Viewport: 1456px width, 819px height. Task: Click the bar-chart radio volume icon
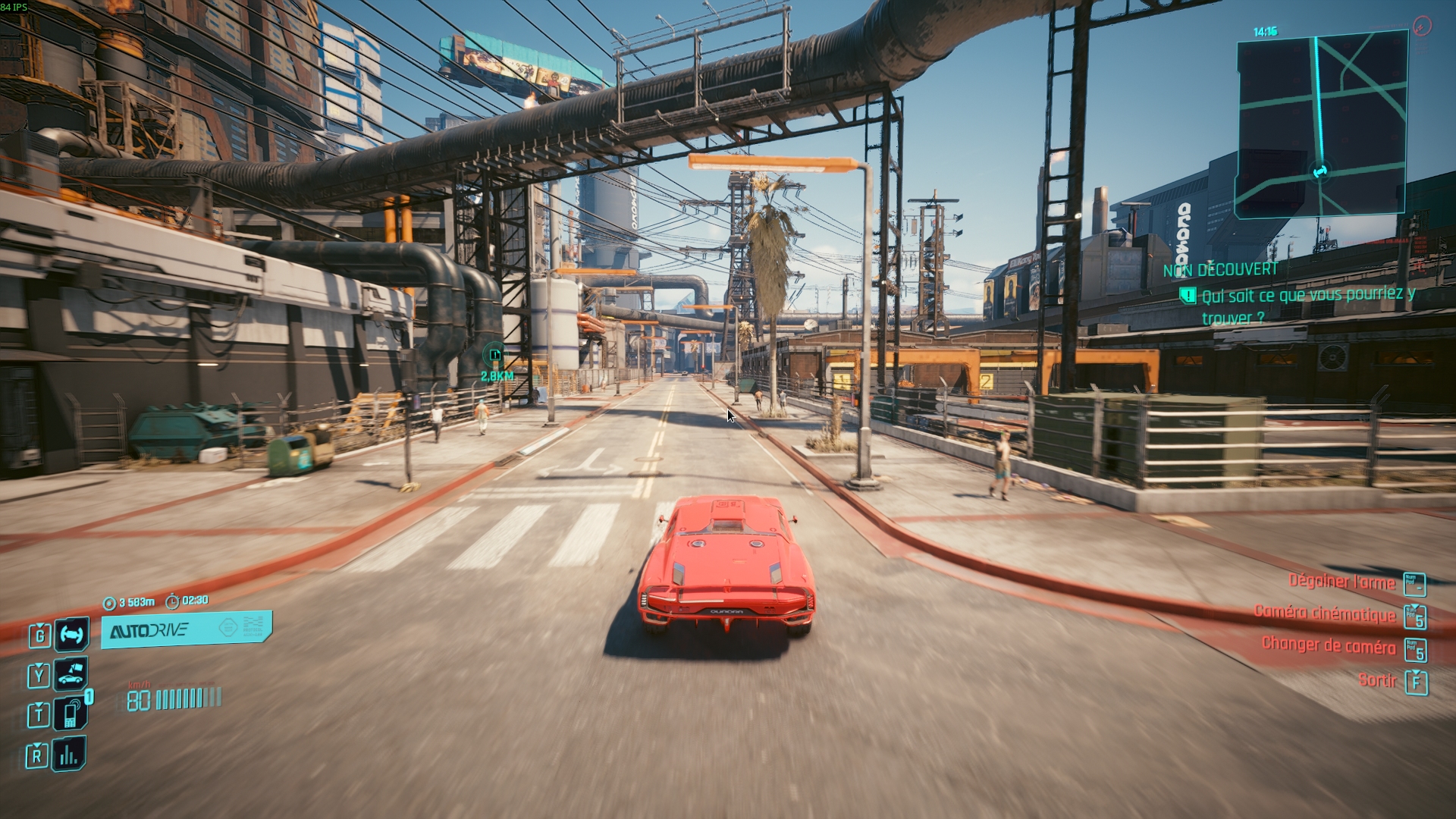(x=69, y=754)
